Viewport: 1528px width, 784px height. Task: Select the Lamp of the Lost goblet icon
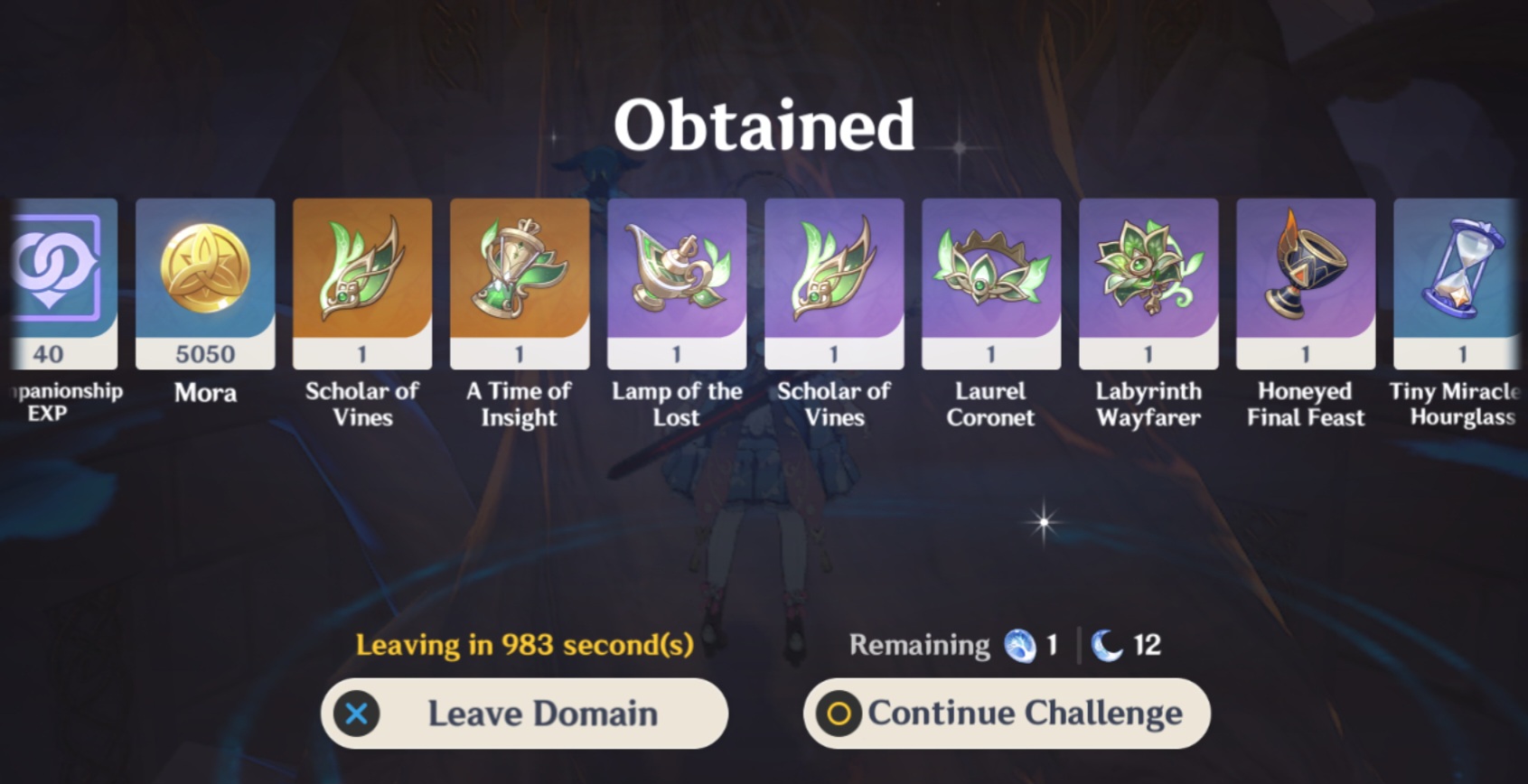click(676, 271)
